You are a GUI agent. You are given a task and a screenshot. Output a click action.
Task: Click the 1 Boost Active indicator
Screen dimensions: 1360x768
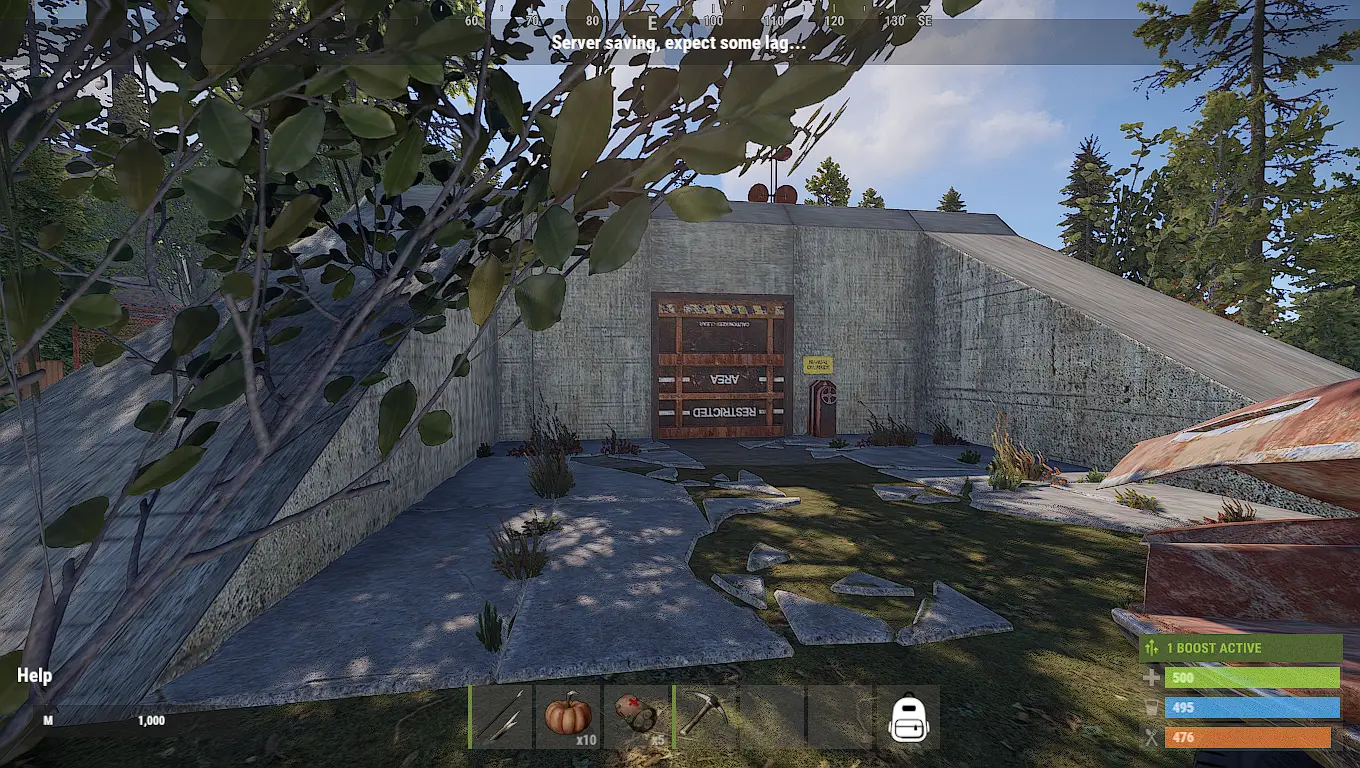point(1240,648)
